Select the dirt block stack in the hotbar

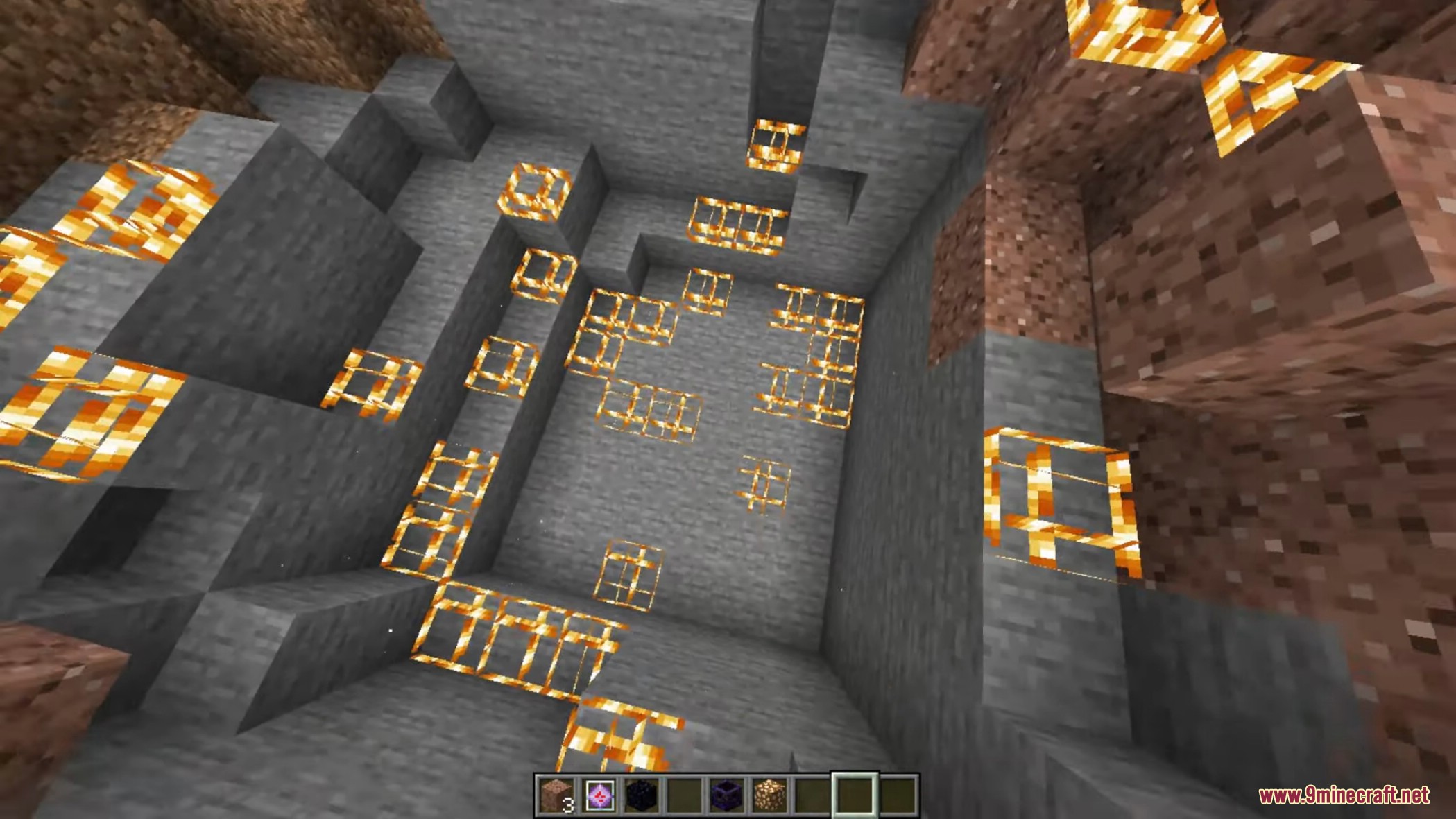557,795
